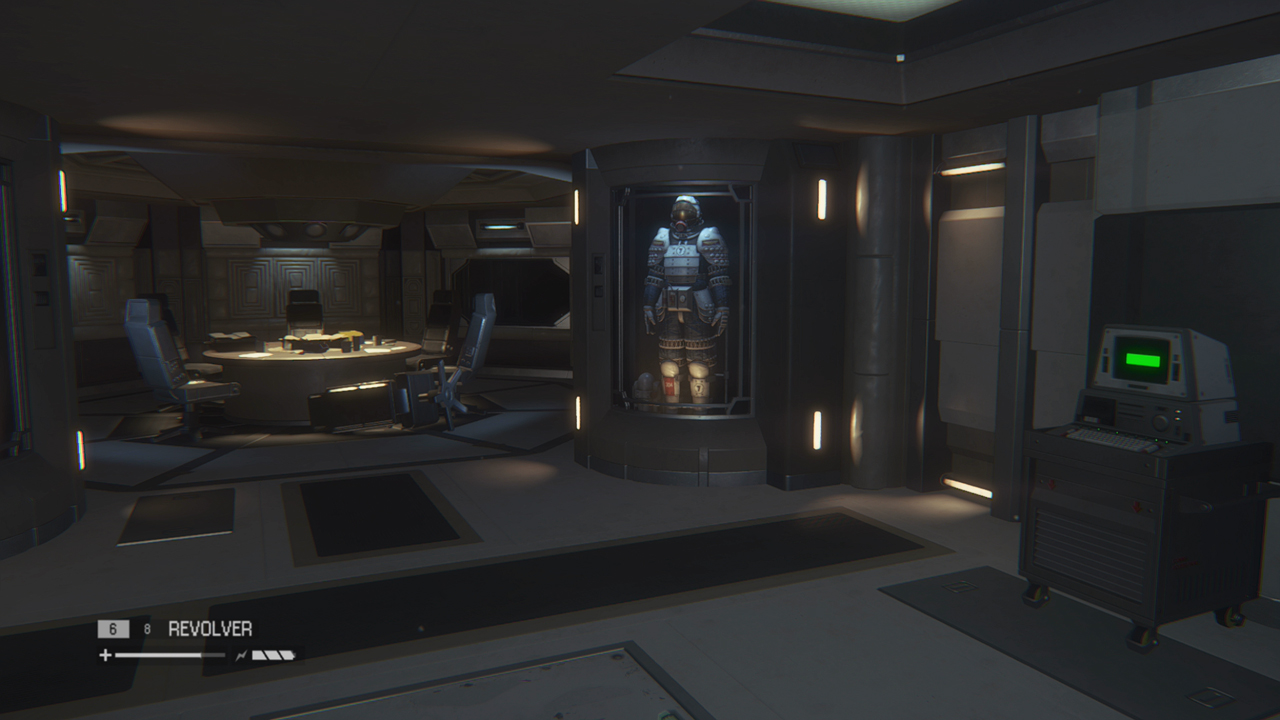This screenshot has width=1280, height=720.
Task: Click the health cross icon in the HUD
Action: (106, 655)
